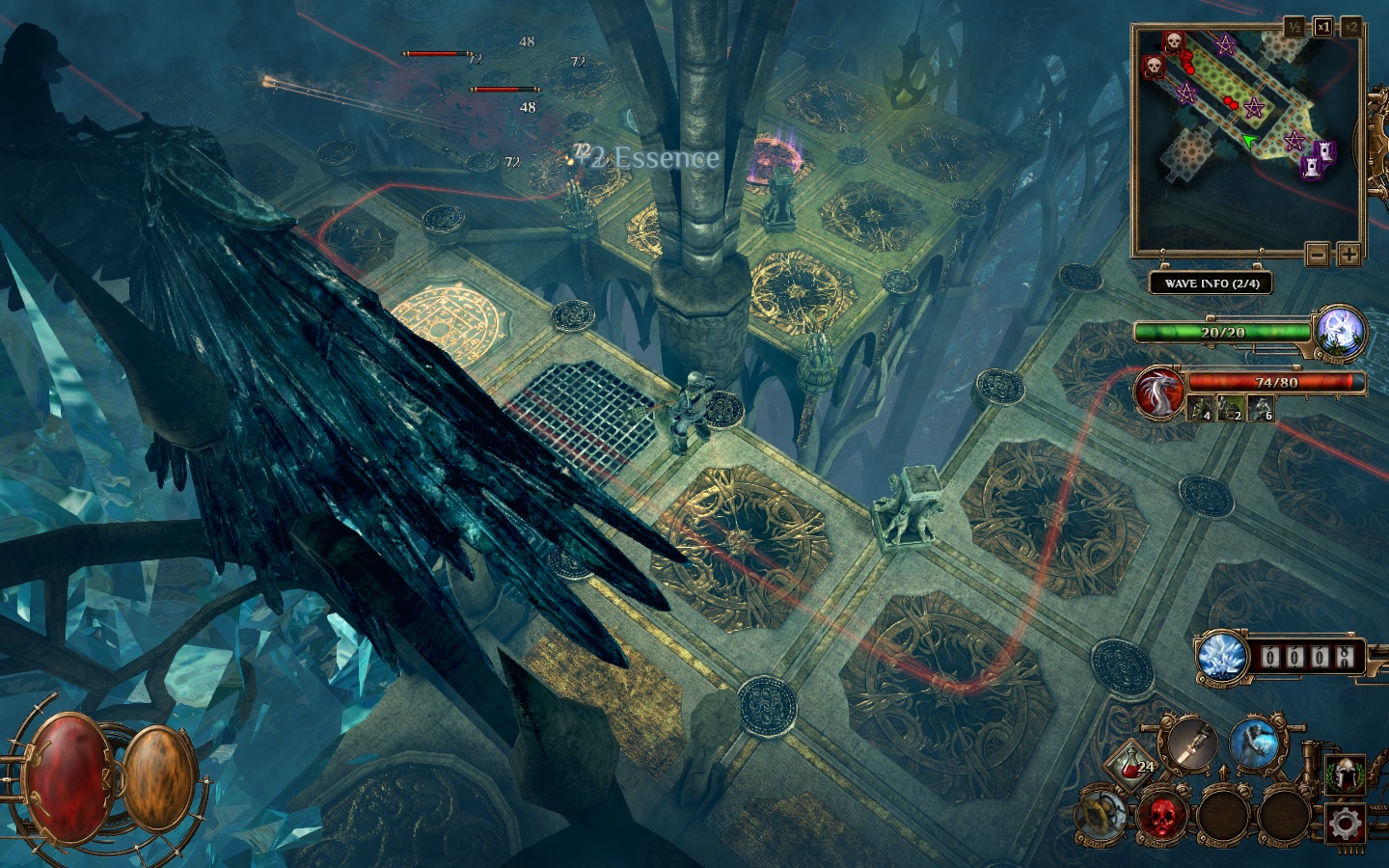The height and width of the screenshot is (868, 1389).
Task: Zoom out the minimap with minus button
Action: click(x=1318, y=255)
